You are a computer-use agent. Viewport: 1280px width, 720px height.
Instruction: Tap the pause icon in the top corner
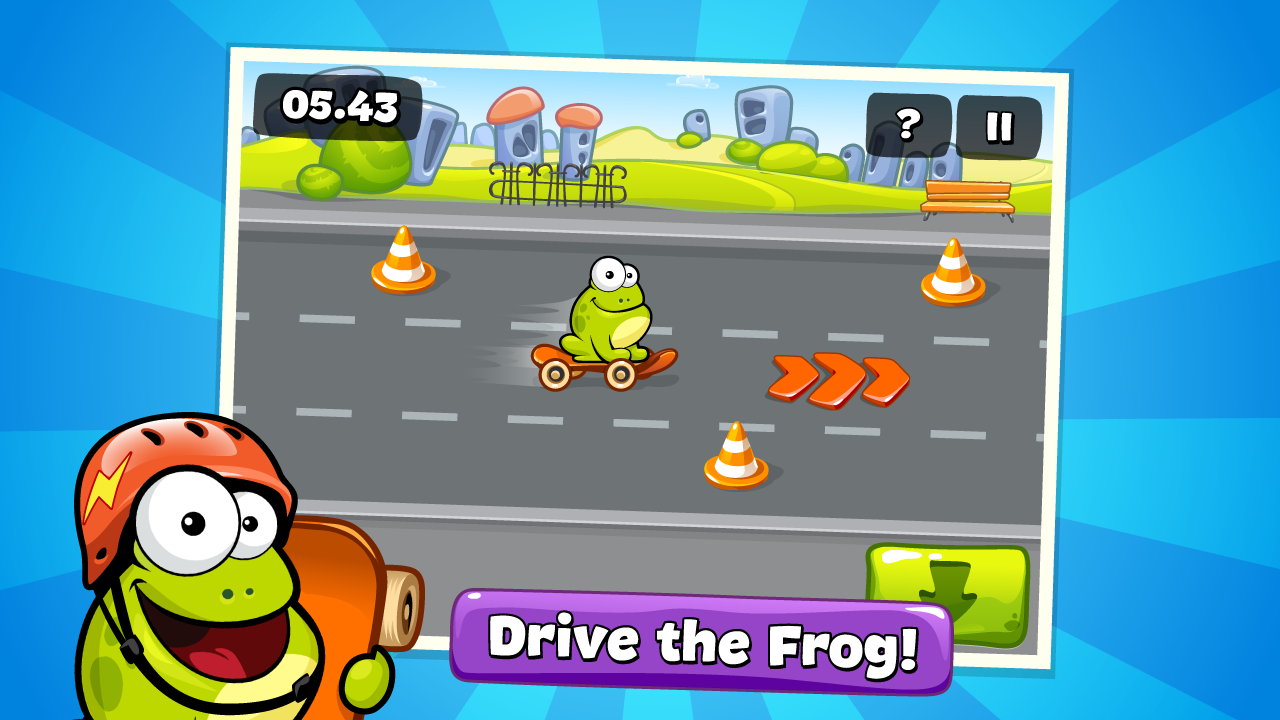[x=1000, y=124]
